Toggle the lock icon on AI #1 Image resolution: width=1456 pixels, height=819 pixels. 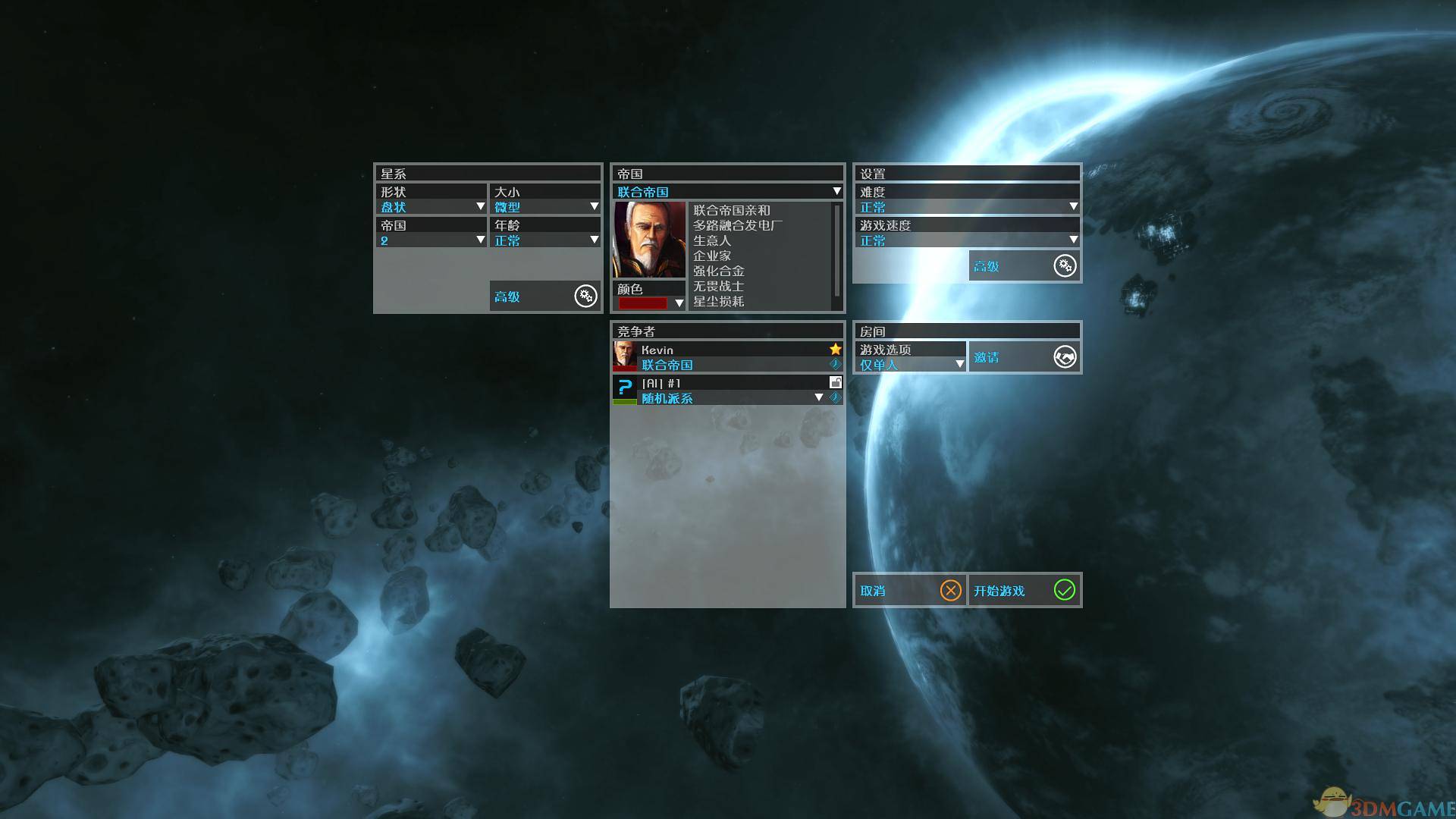point(835,383)
